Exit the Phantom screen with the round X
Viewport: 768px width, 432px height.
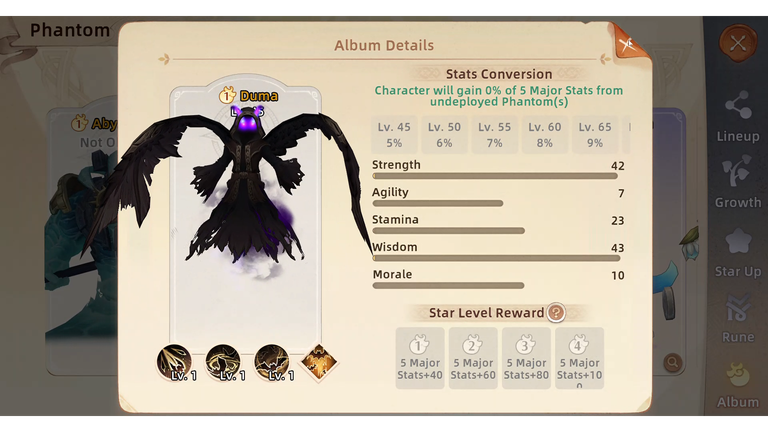tap(738, 43)
